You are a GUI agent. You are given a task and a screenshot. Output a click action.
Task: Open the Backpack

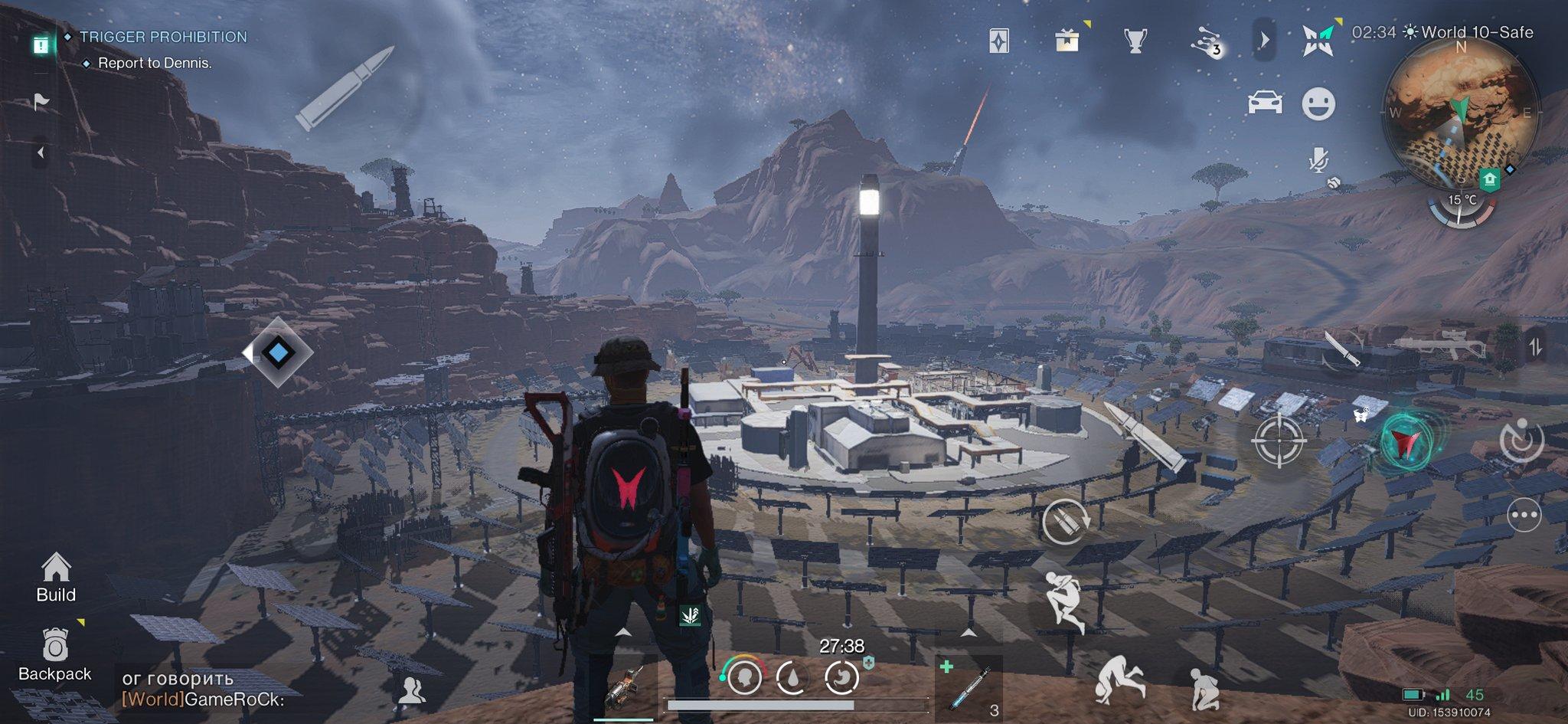coord(55,655)
